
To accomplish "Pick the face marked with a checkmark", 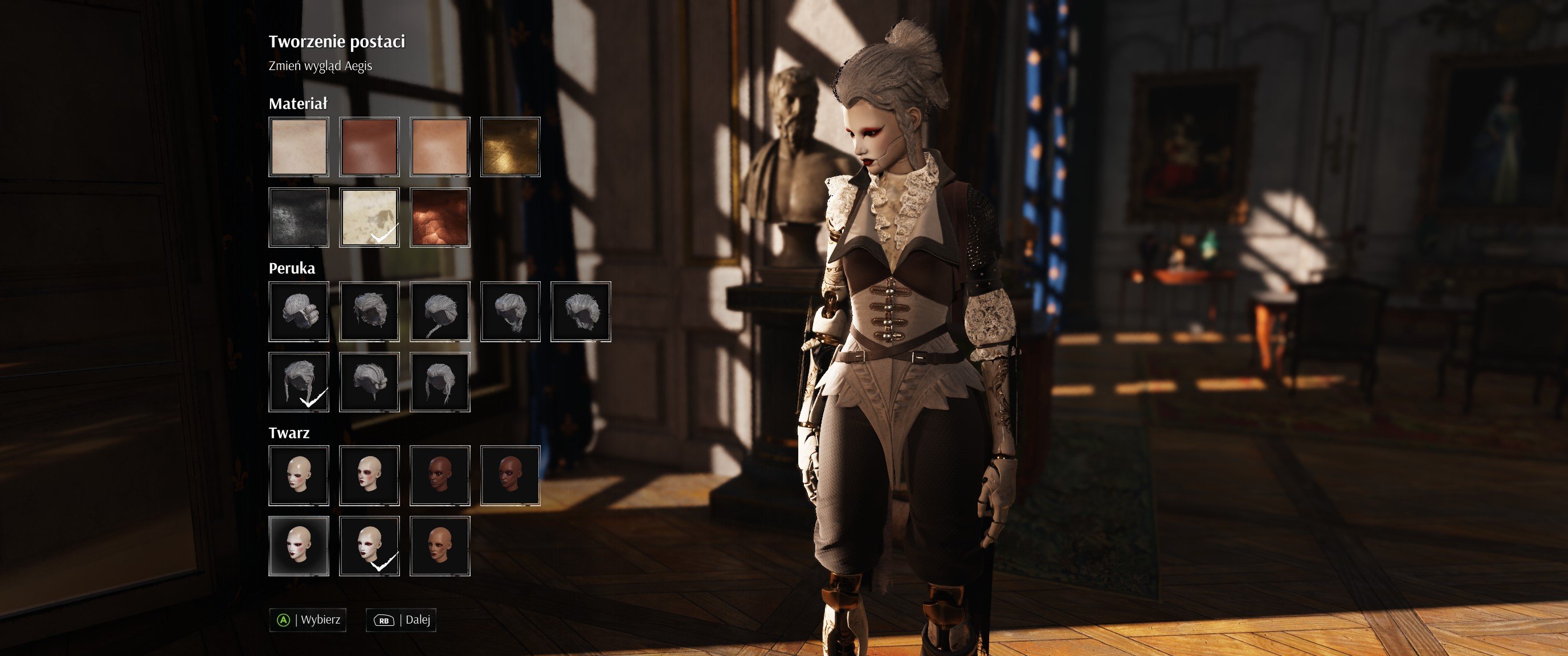I will click(369, 546).
